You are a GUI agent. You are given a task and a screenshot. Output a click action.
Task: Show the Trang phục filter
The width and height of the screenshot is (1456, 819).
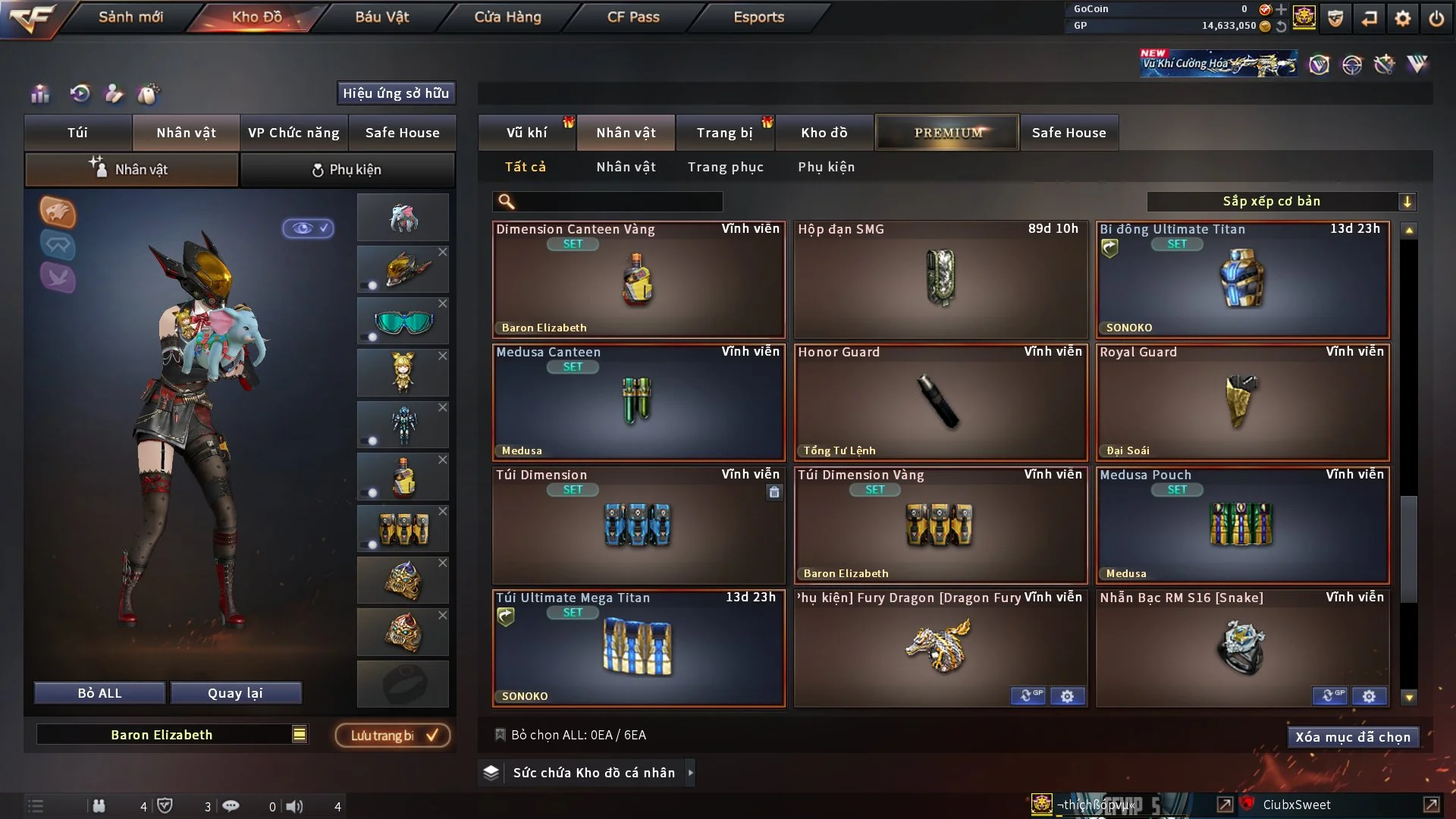(x=725, y=167)
